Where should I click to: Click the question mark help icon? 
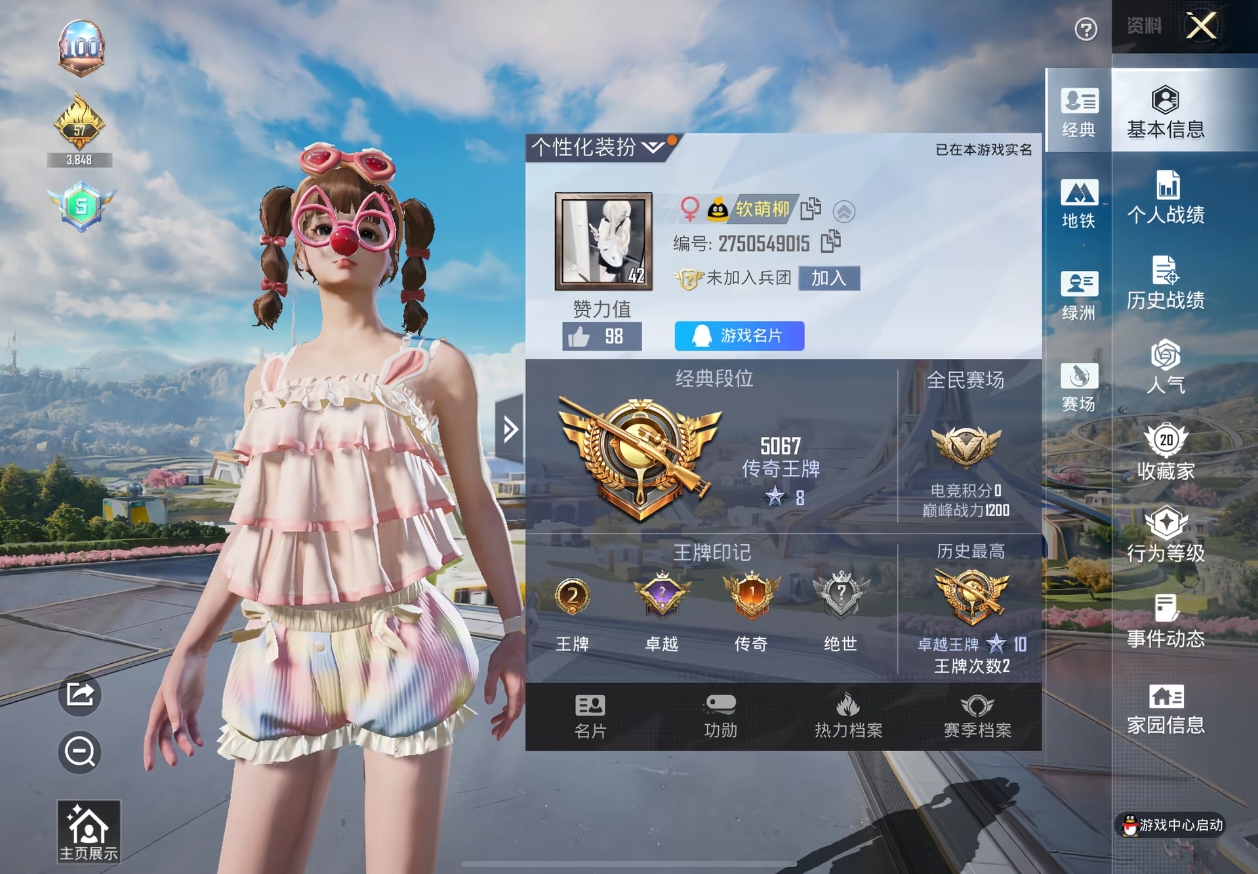1086,30
